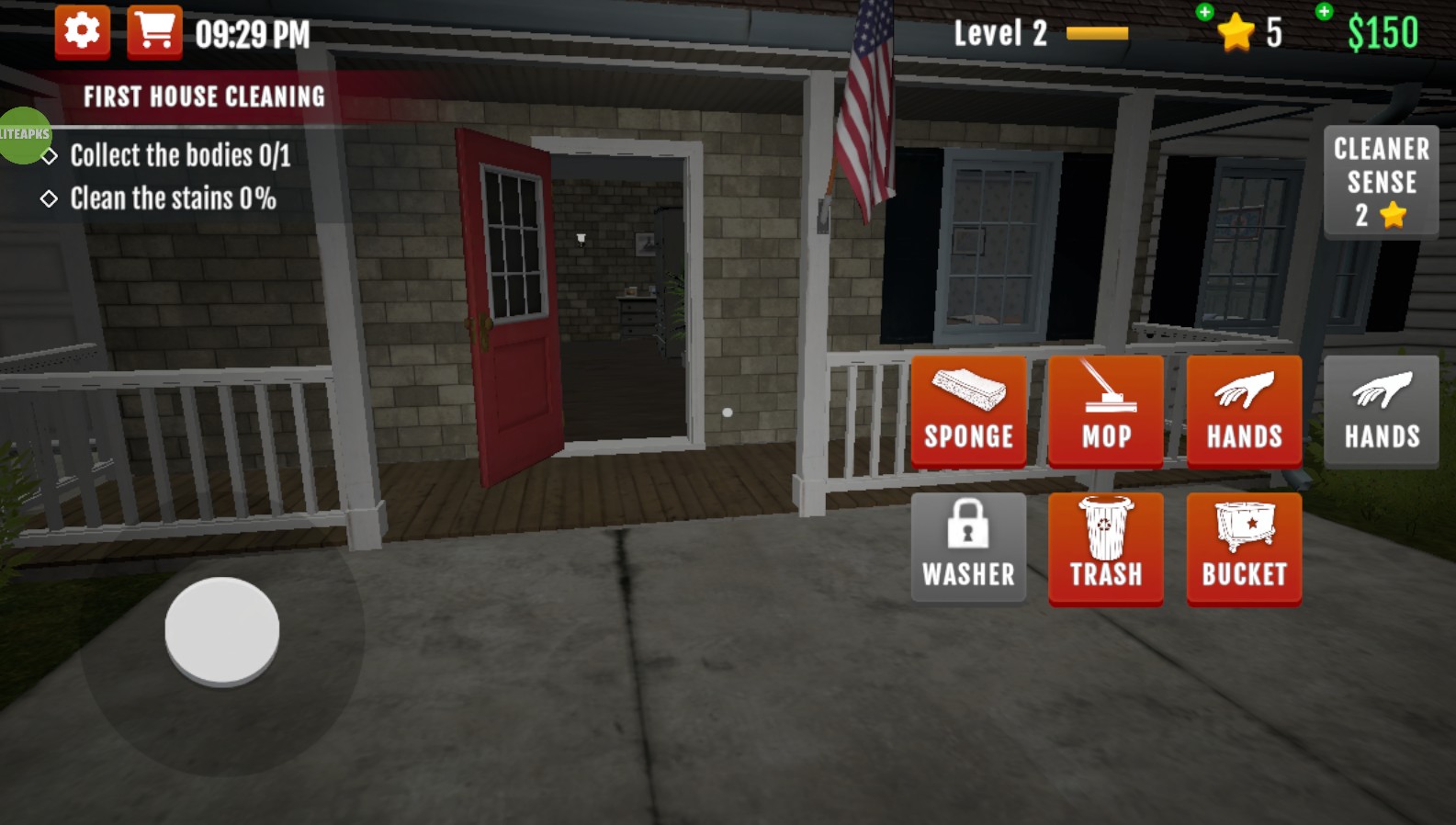This screenshot has height=825, width=1456.
Task: Select the Bucket tool
Action: [1244, 548]
